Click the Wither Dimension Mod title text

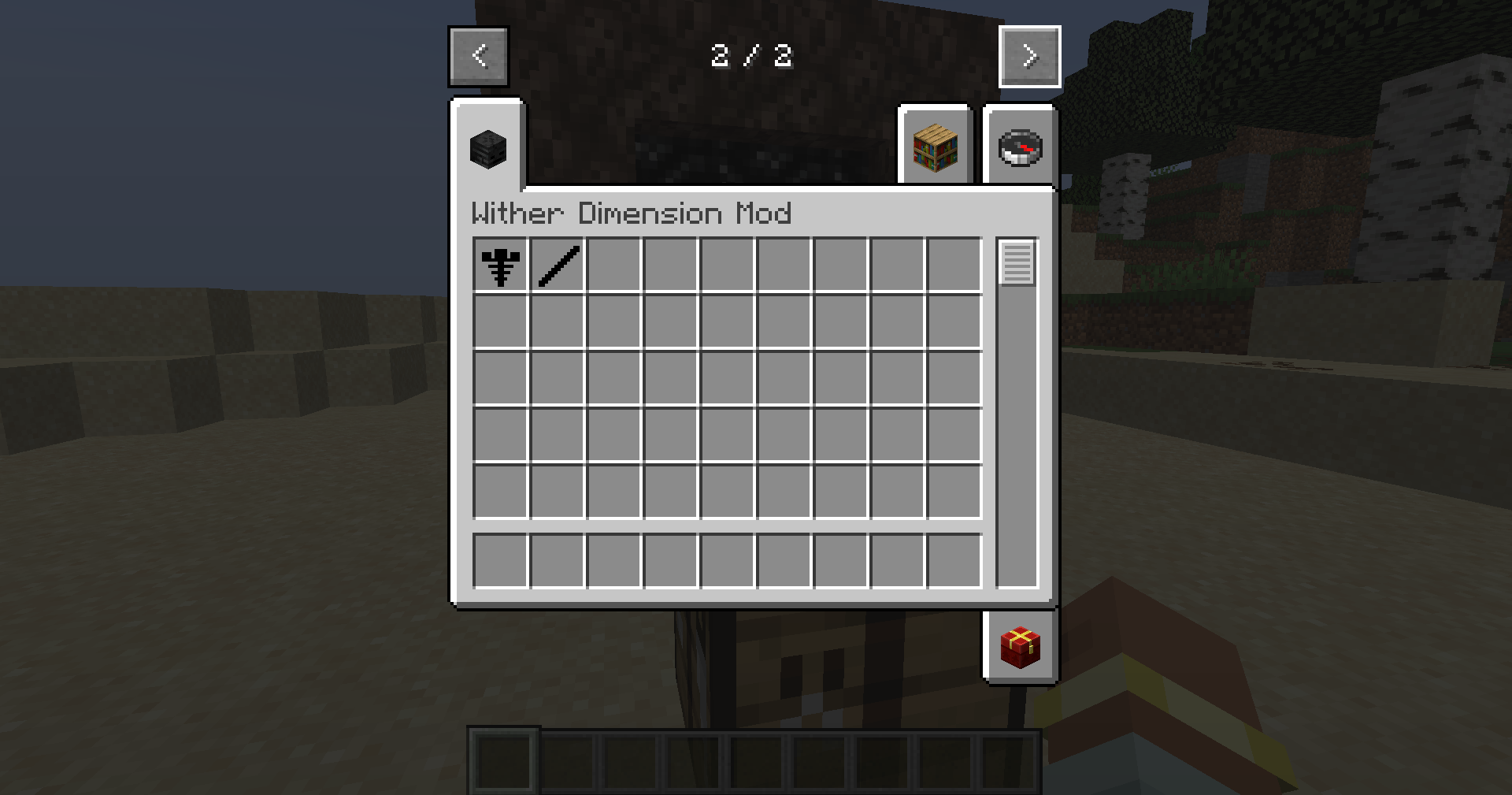630,214
